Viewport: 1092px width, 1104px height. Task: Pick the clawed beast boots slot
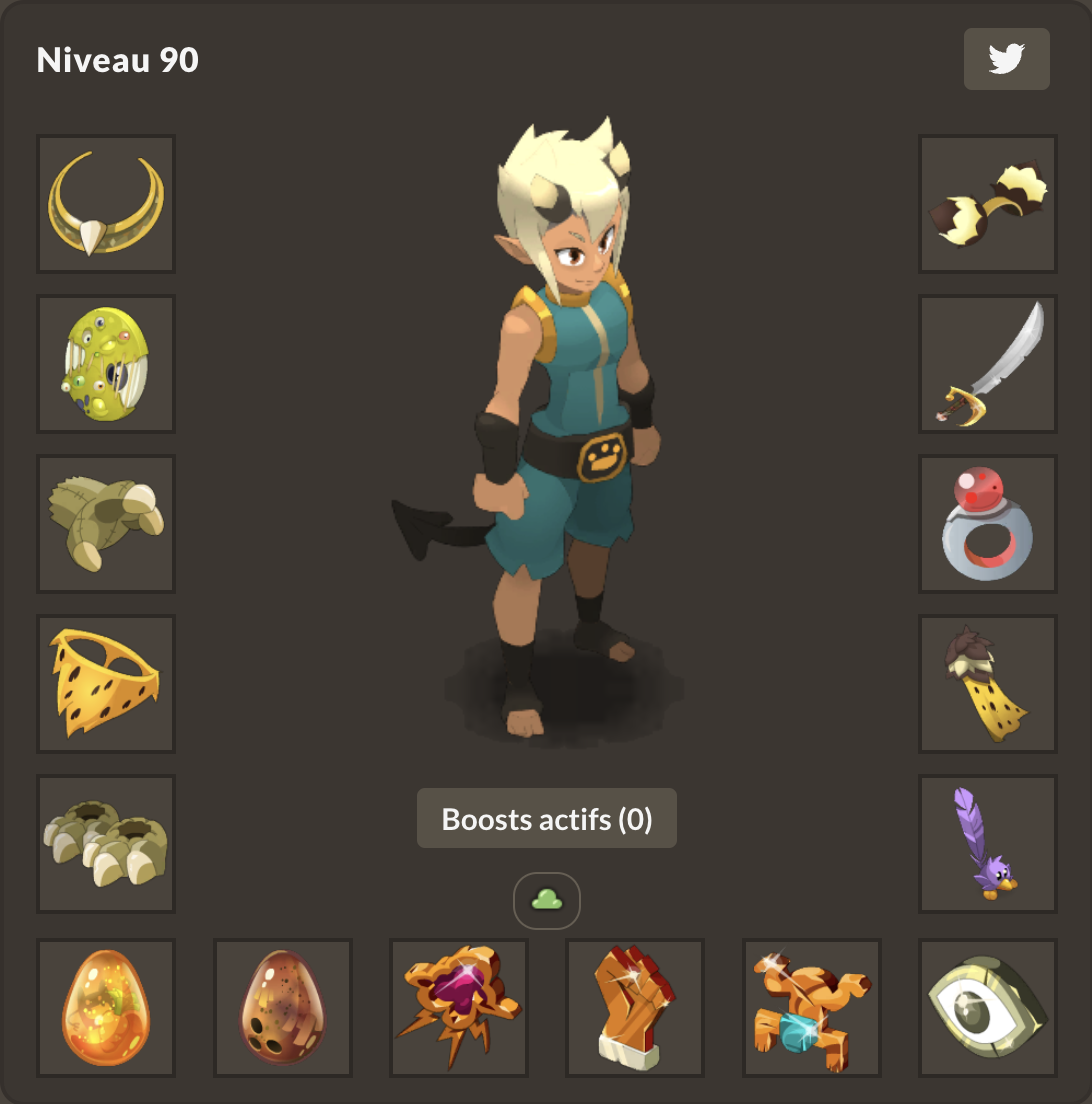pos(106,844)
